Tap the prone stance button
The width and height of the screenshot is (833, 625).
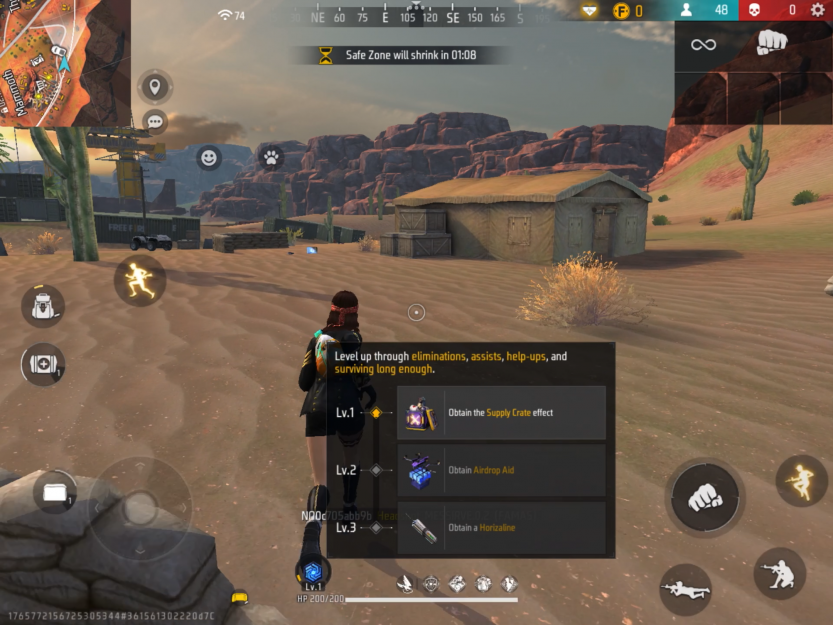coord(685,589)
